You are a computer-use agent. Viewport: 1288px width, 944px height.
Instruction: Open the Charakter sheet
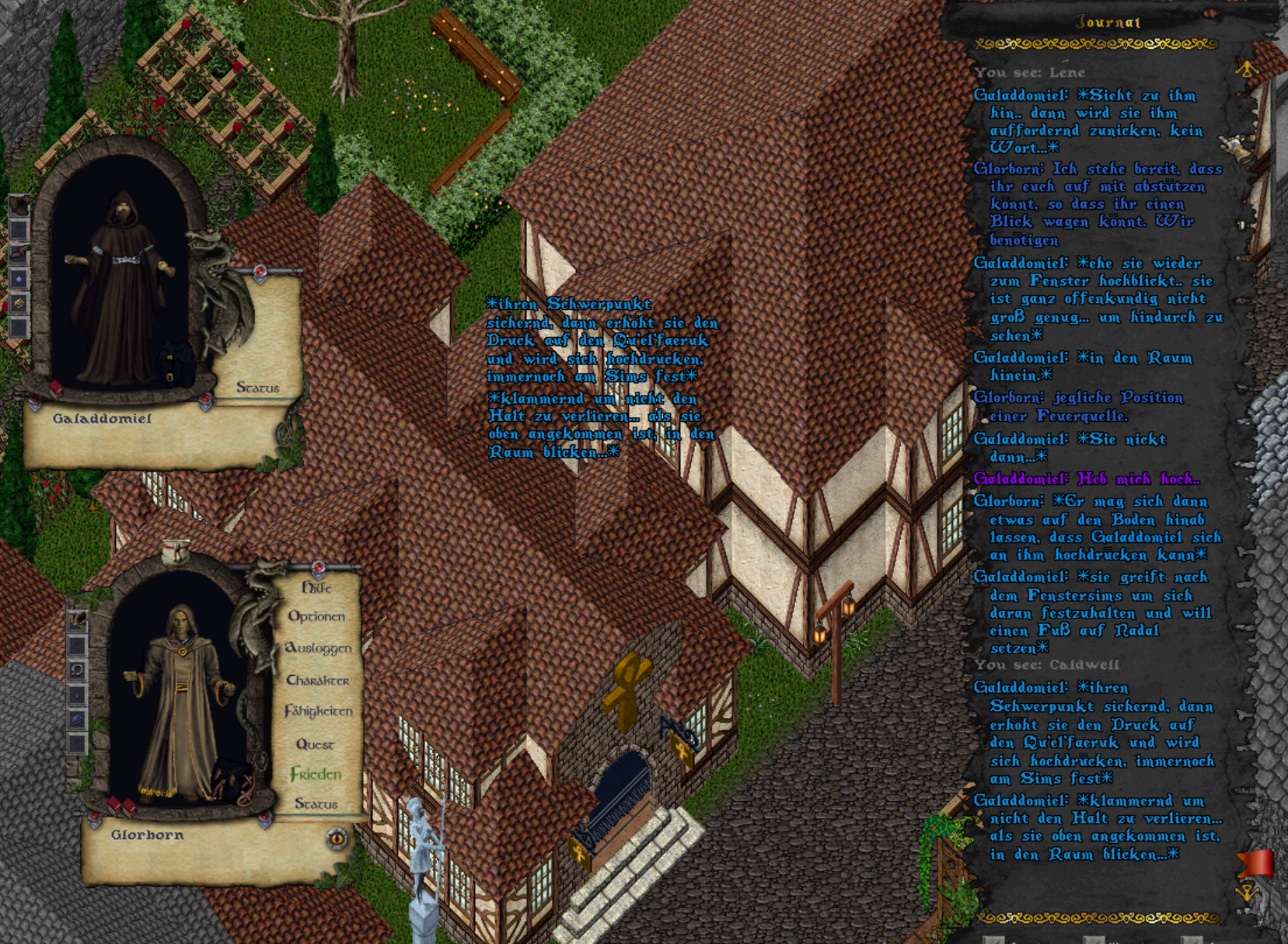(317, 681)
